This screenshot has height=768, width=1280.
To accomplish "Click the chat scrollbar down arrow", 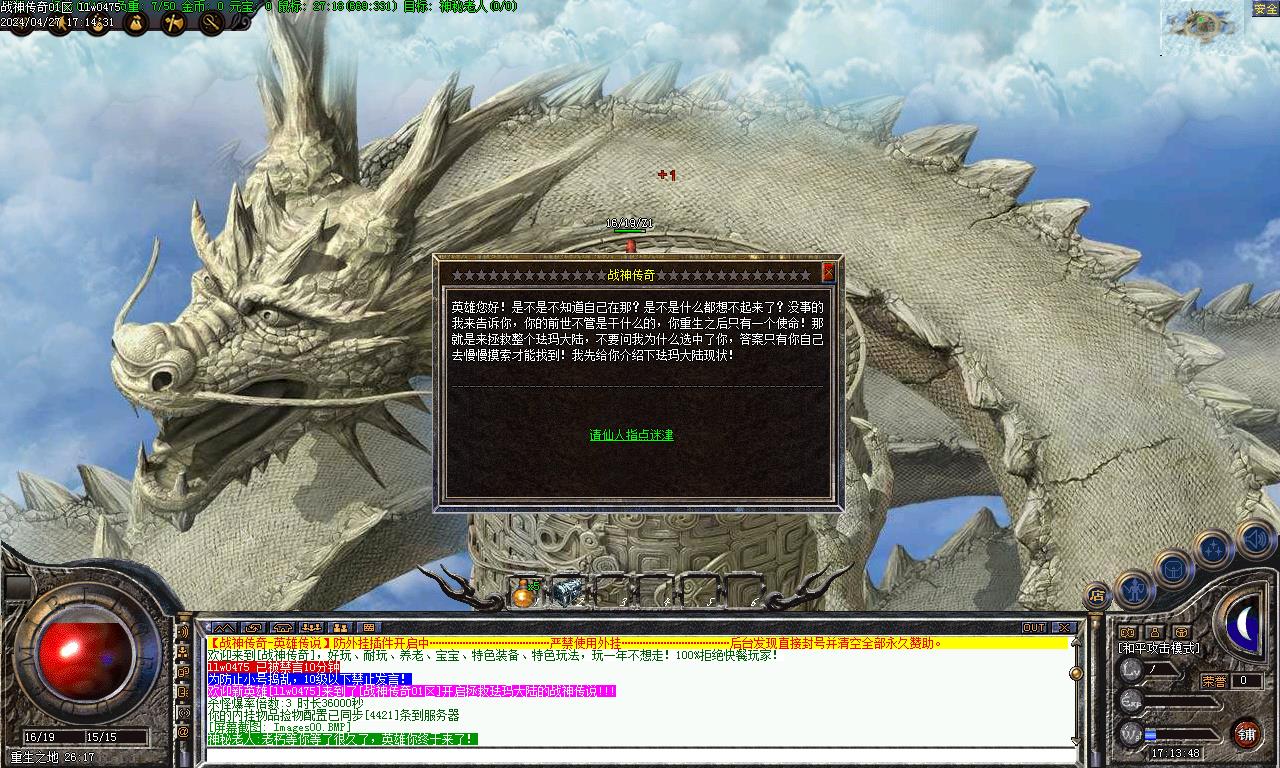I will pos(1075,740).
